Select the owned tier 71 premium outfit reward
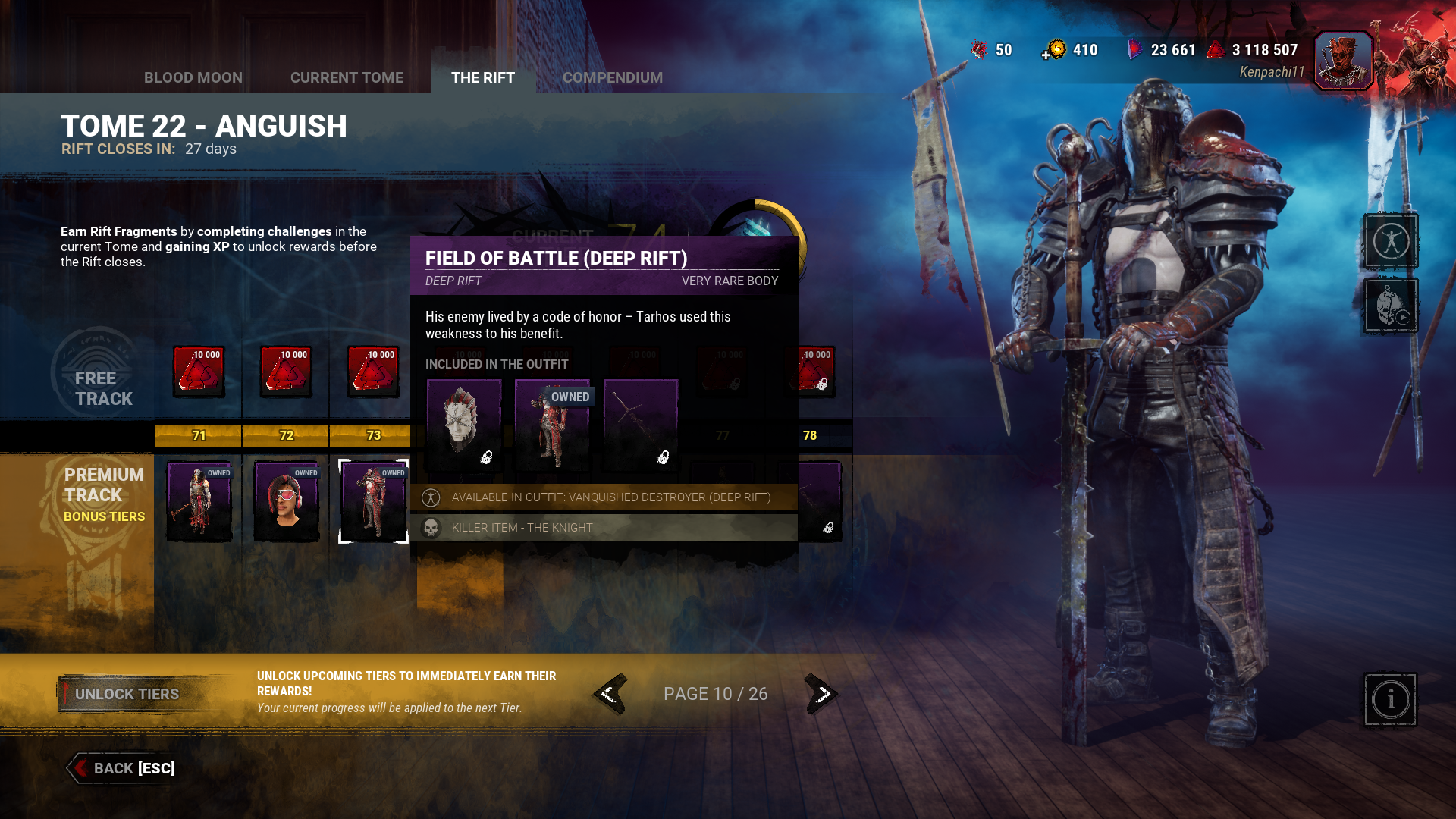 coord(199,500)
